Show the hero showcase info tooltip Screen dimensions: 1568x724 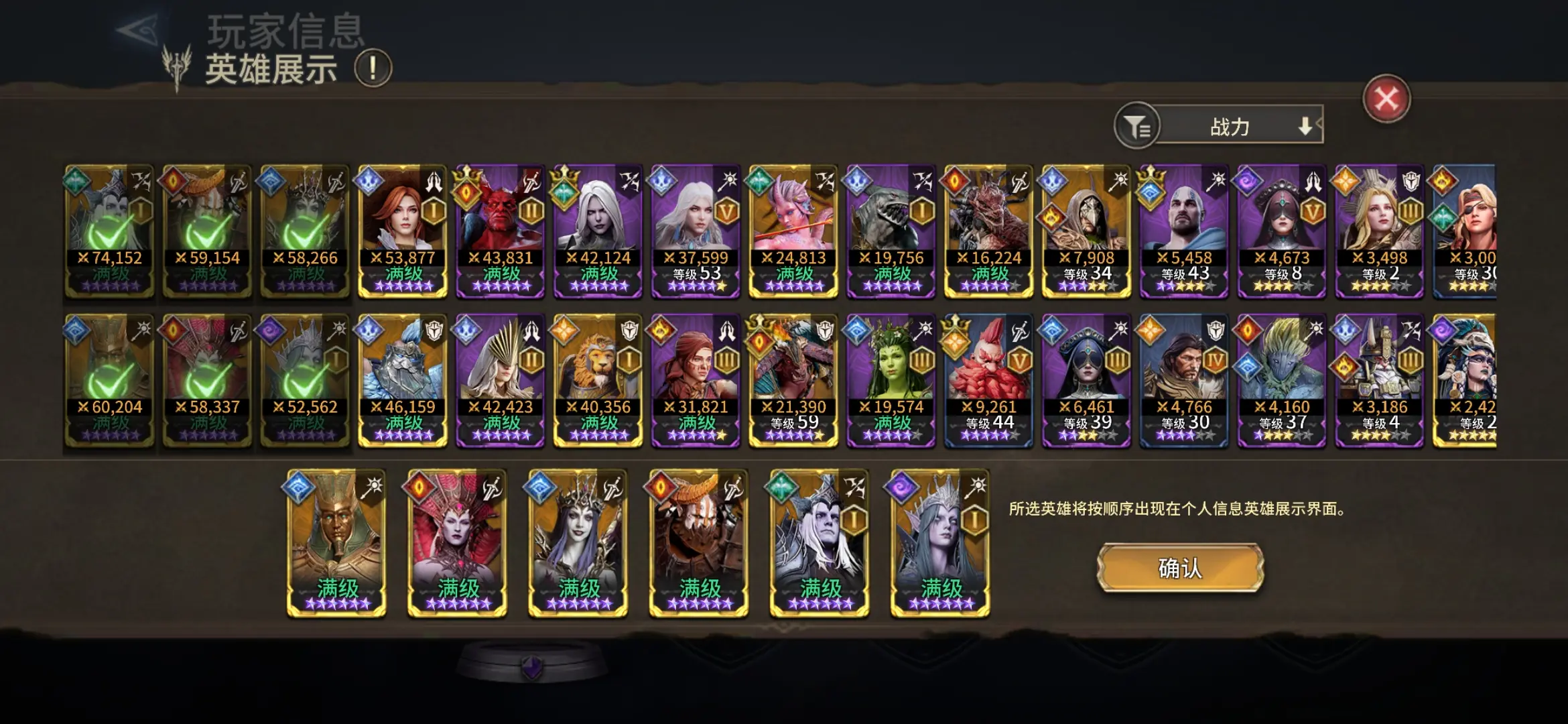pos(373,68)
